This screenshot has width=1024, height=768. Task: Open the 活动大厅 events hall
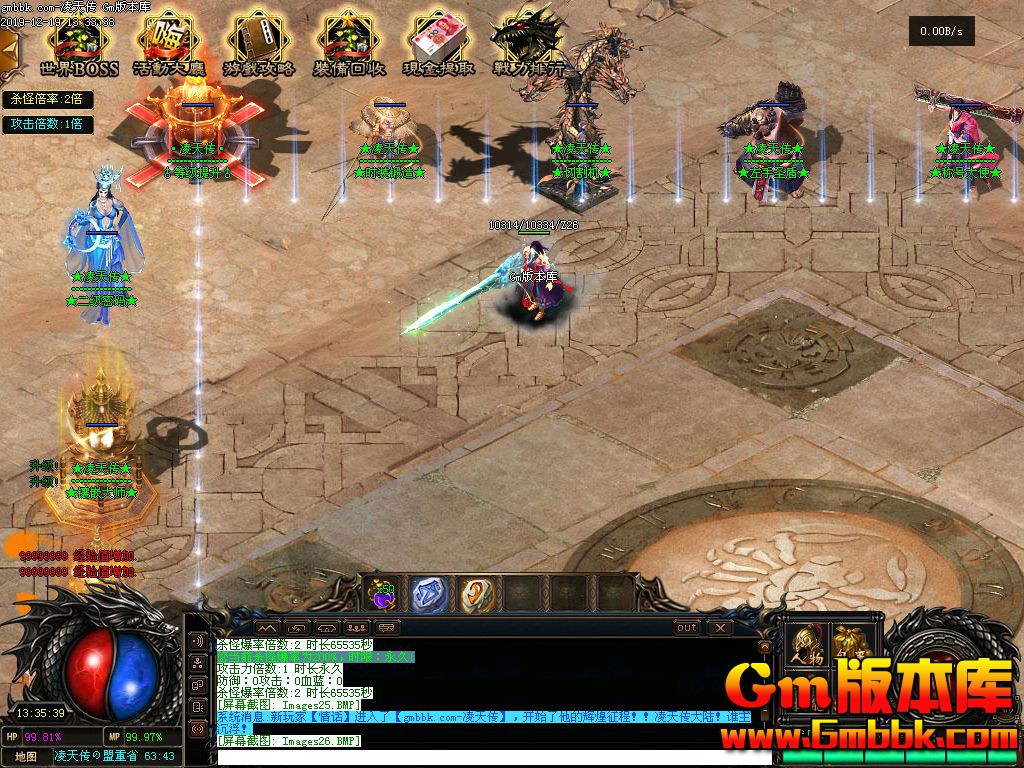tap(169, 45)
